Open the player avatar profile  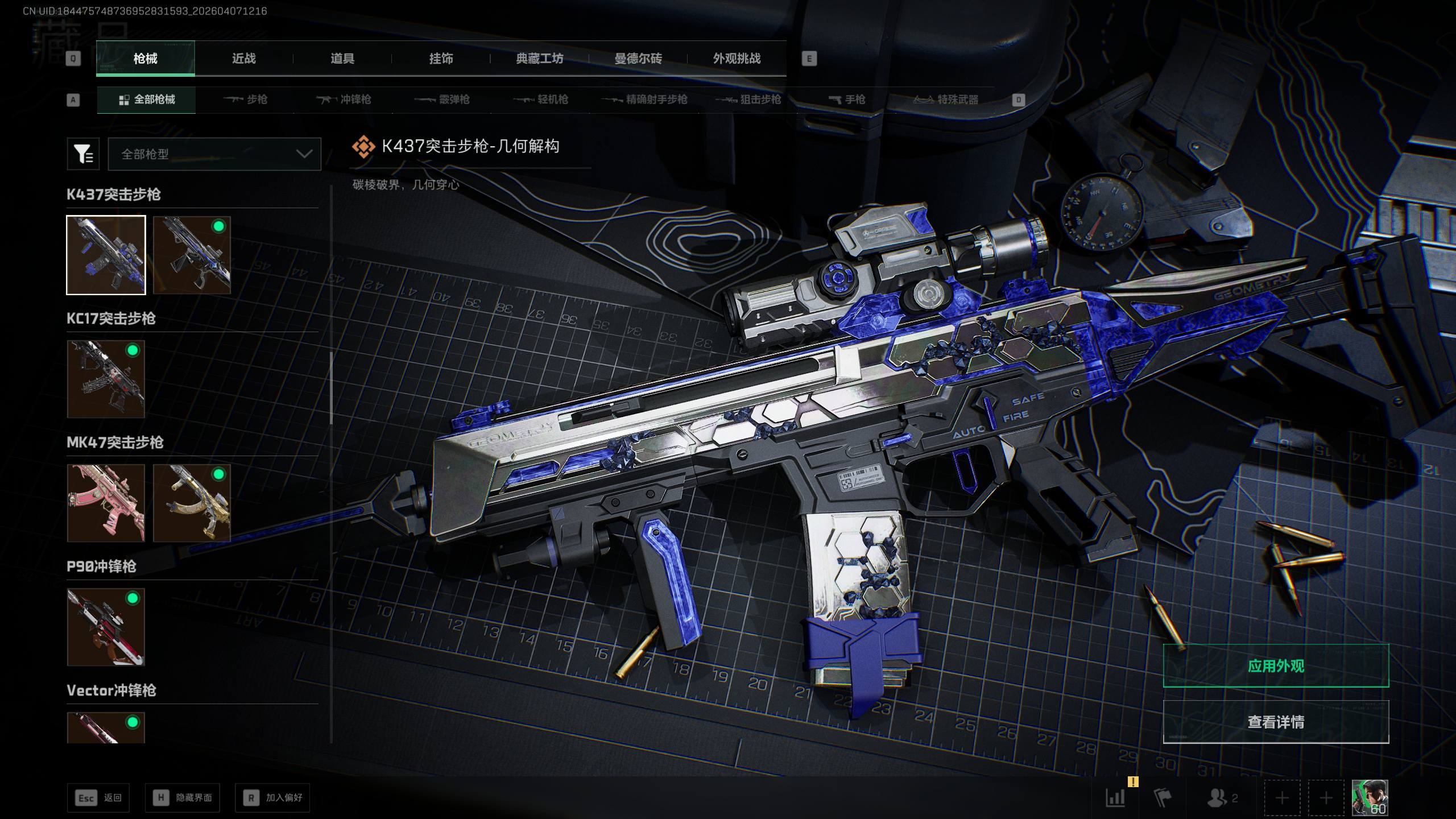point(1370,797)
